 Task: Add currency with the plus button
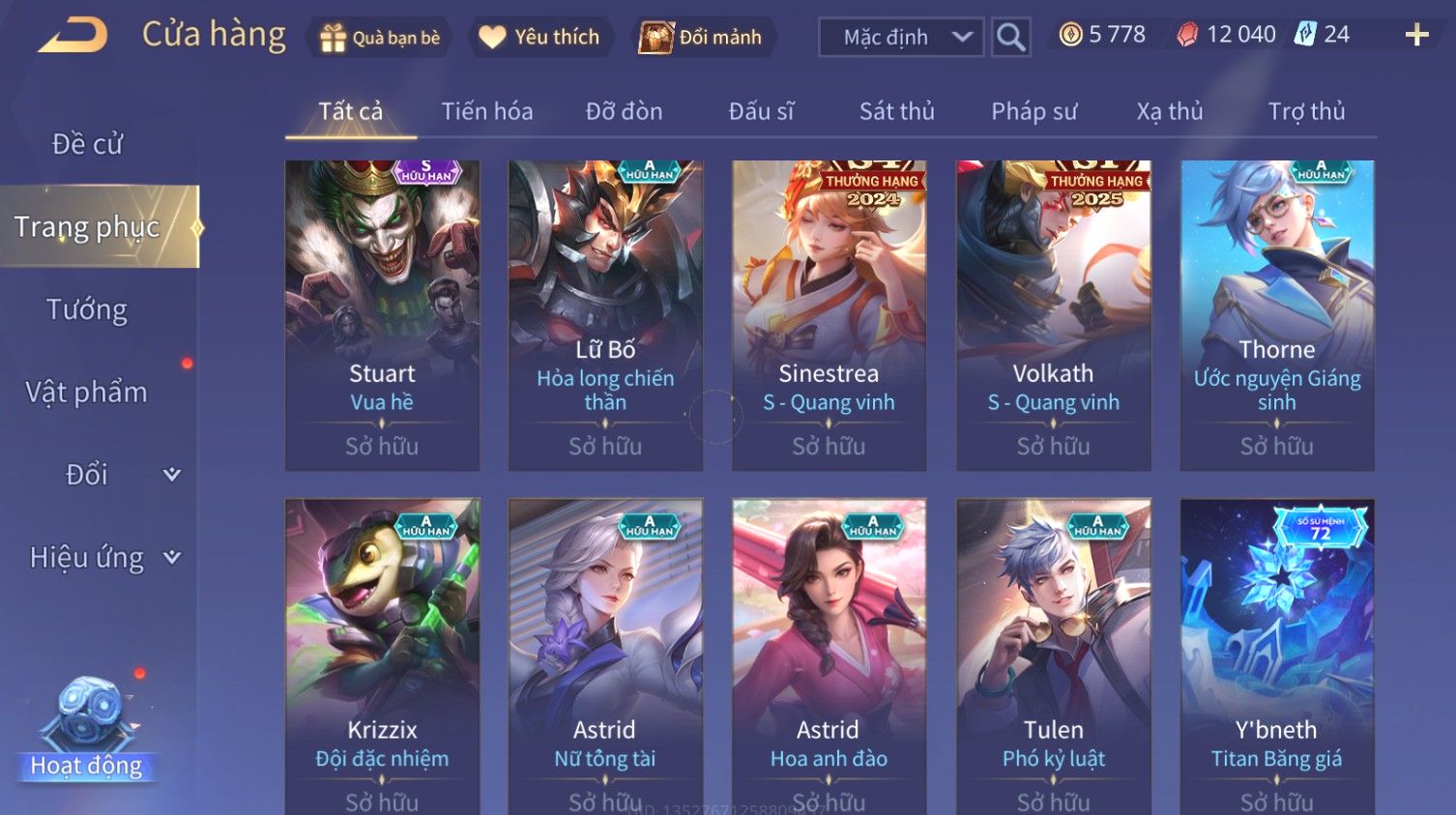1416,36
